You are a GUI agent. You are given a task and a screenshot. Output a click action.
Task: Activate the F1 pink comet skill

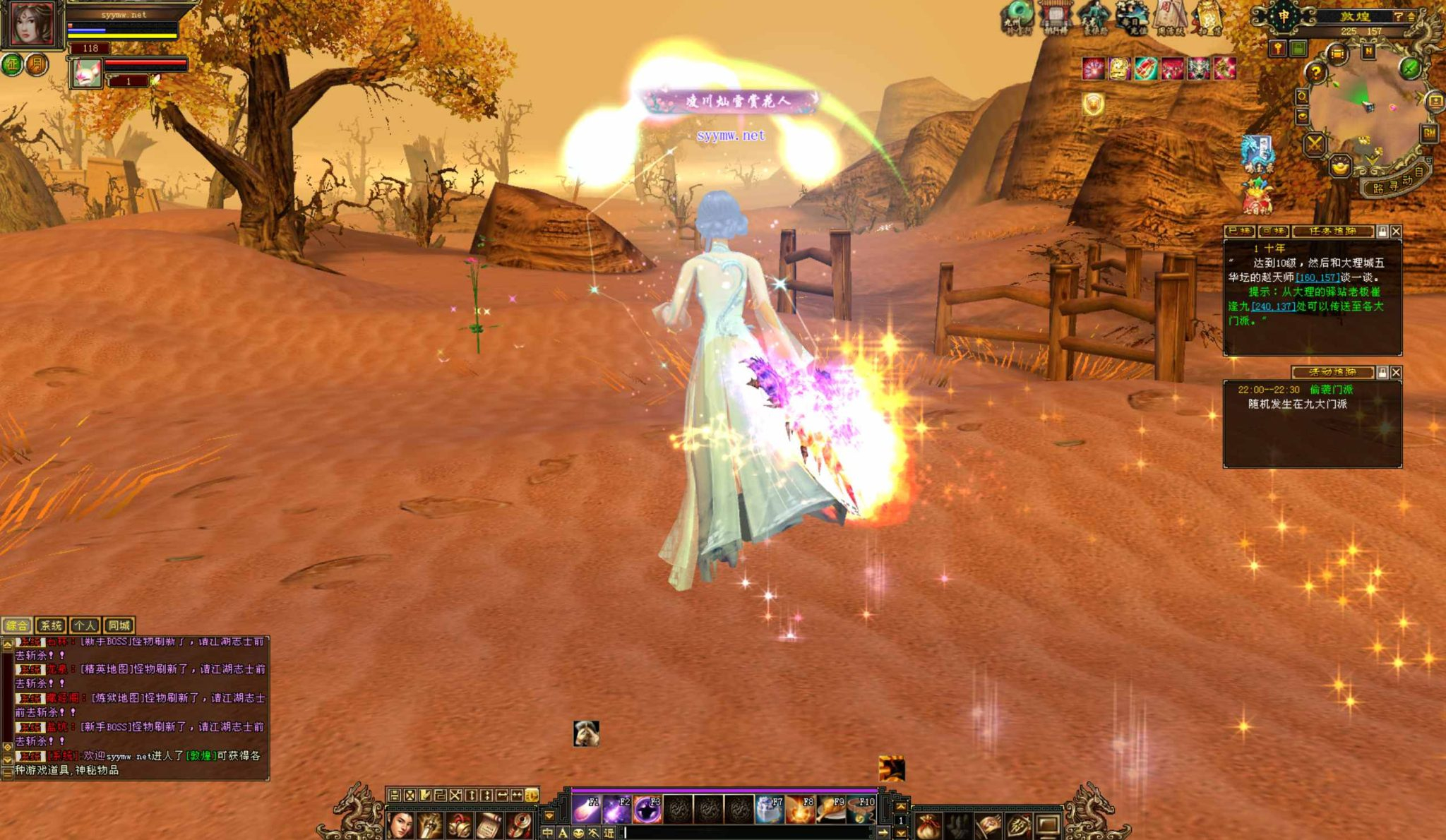click(585, 810)
